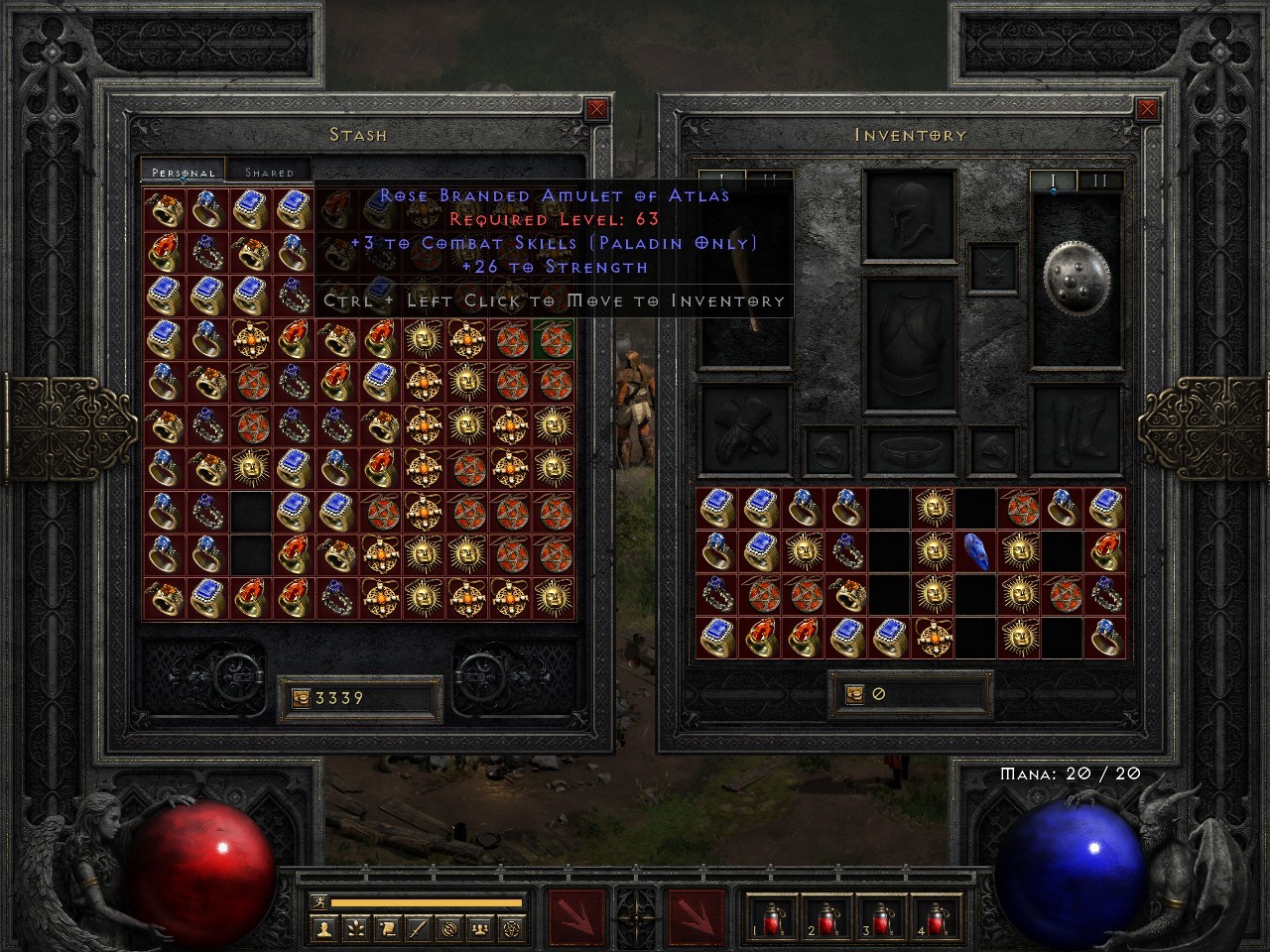Open the quest log scroll icon
1270x952 pixels.
387,928
